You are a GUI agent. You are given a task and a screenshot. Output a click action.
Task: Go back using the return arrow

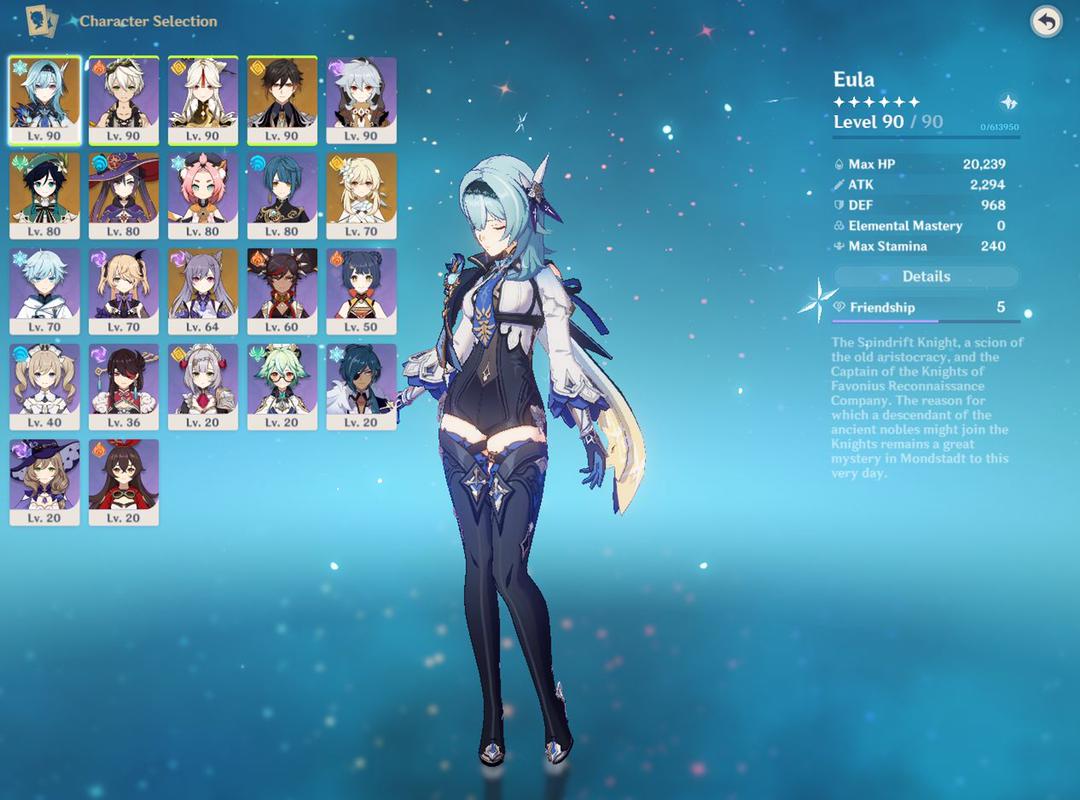[x=1046, y=22]
